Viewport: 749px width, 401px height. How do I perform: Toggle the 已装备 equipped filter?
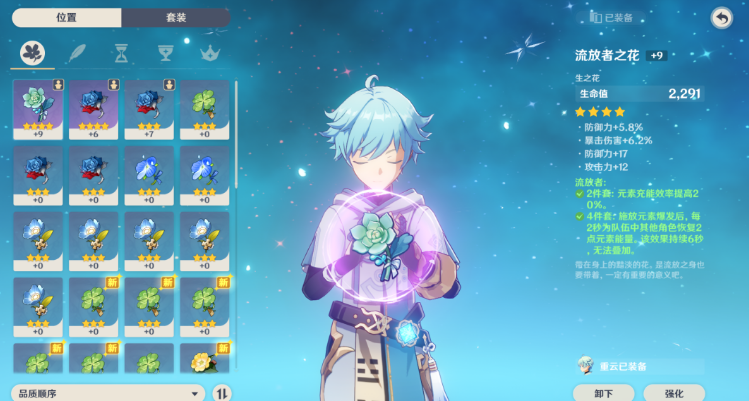pos(612,17)
